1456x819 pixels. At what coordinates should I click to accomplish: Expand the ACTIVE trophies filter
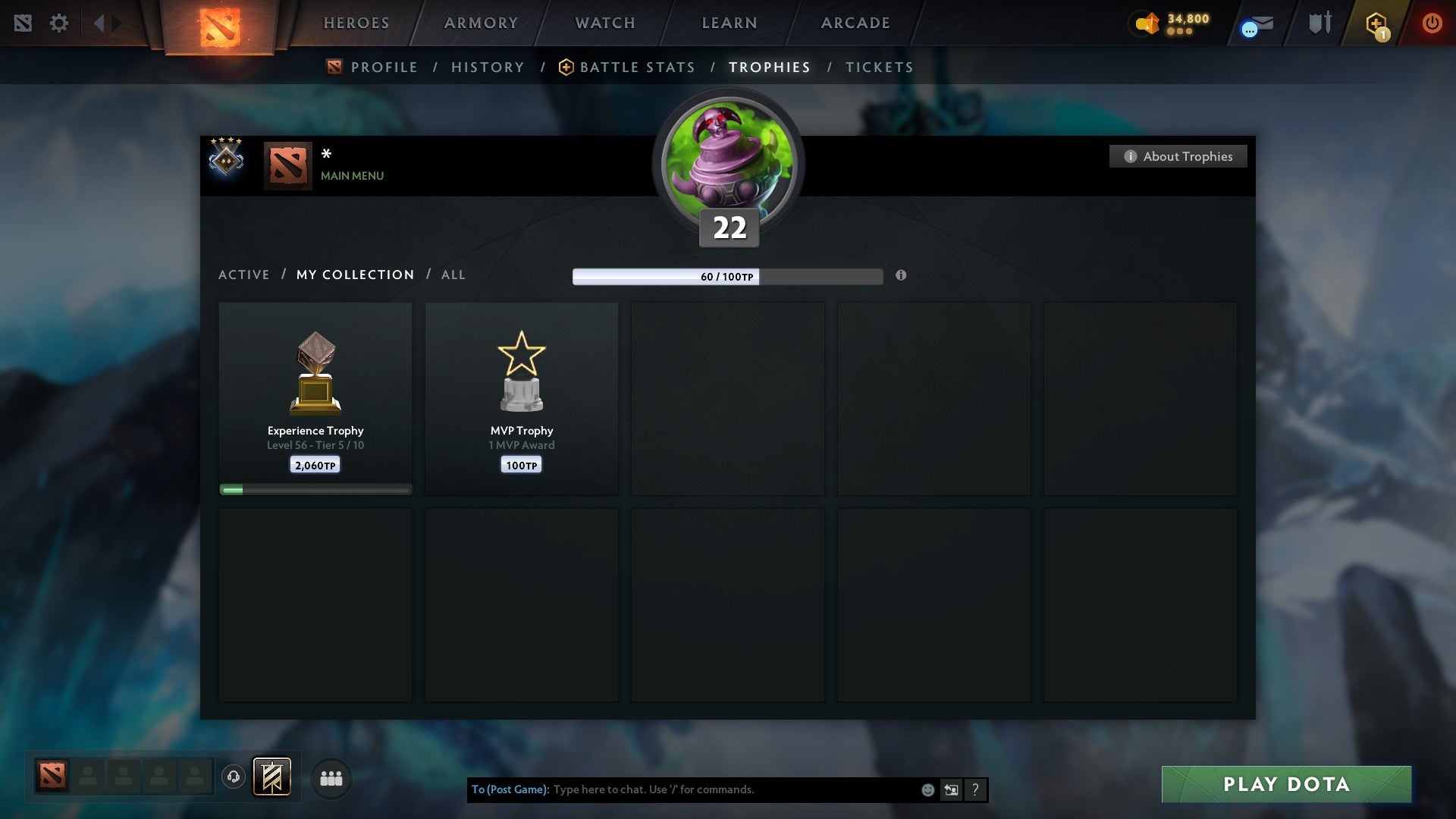(x=244, y=275)
